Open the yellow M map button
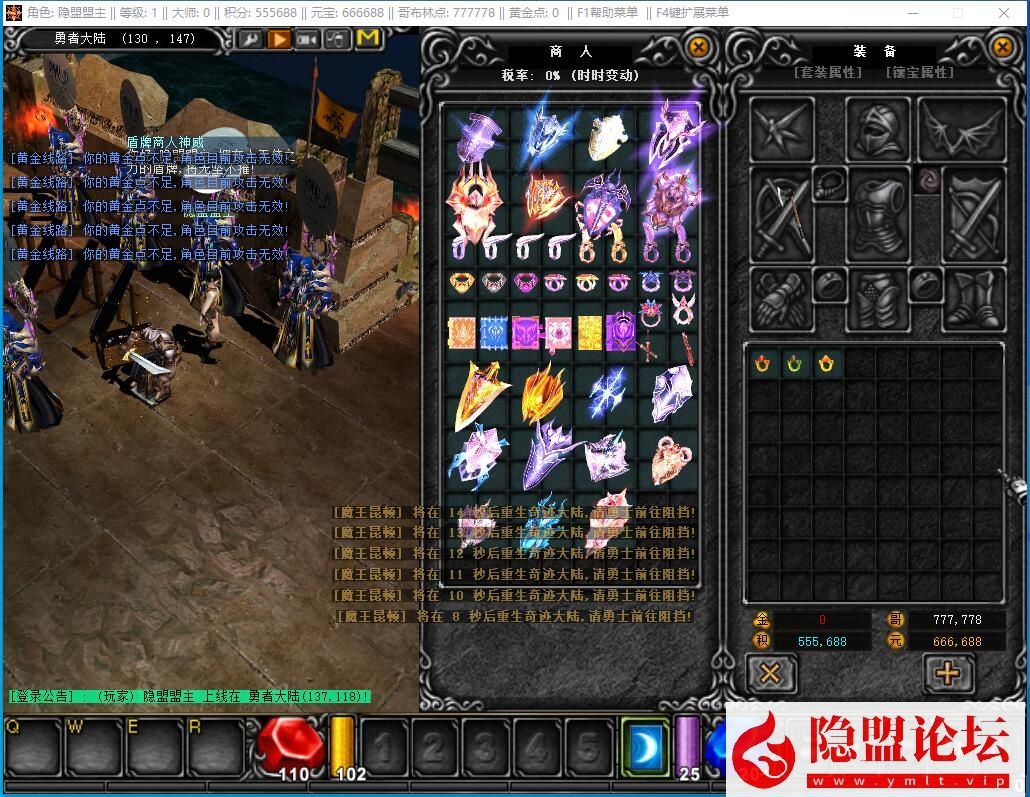 367,39
